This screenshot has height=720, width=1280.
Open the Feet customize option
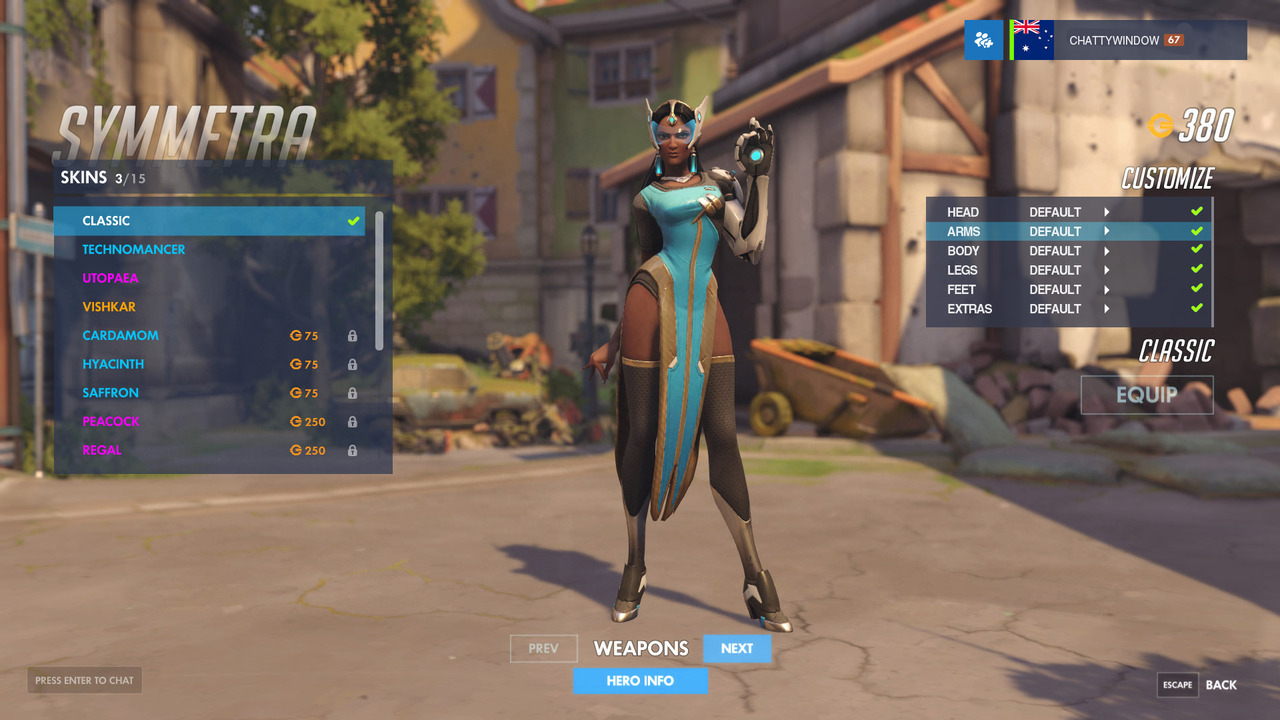point(1067,290)
